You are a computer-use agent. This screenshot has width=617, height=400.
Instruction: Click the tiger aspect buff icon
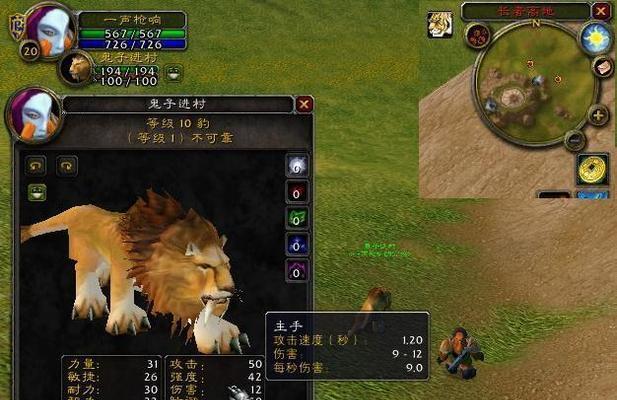(438, 25)
